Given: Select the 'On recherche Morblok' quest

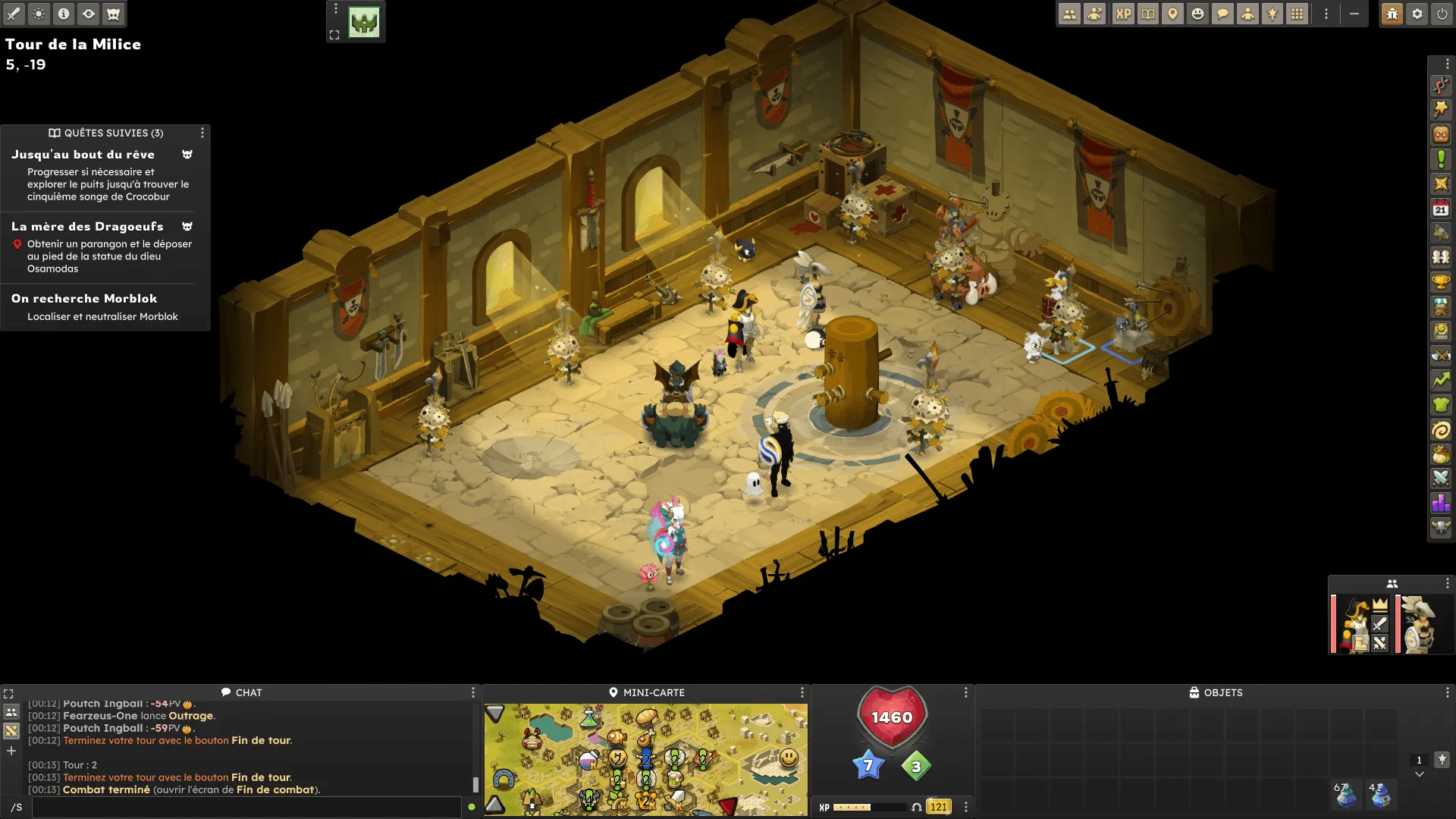Looking at the screenshot, I should click(84, 299).
